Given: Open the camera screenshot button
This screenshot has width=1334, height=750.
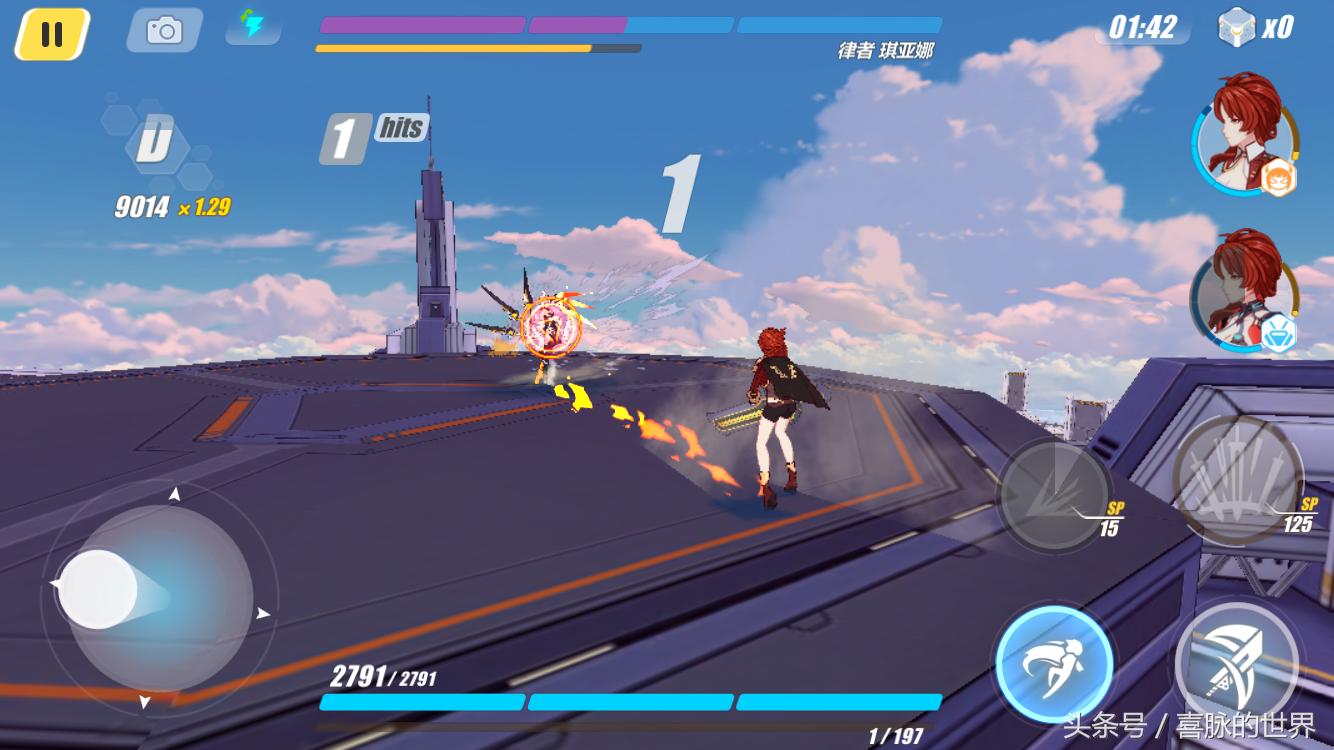Looking at the screenshot, I should [164, 31].
